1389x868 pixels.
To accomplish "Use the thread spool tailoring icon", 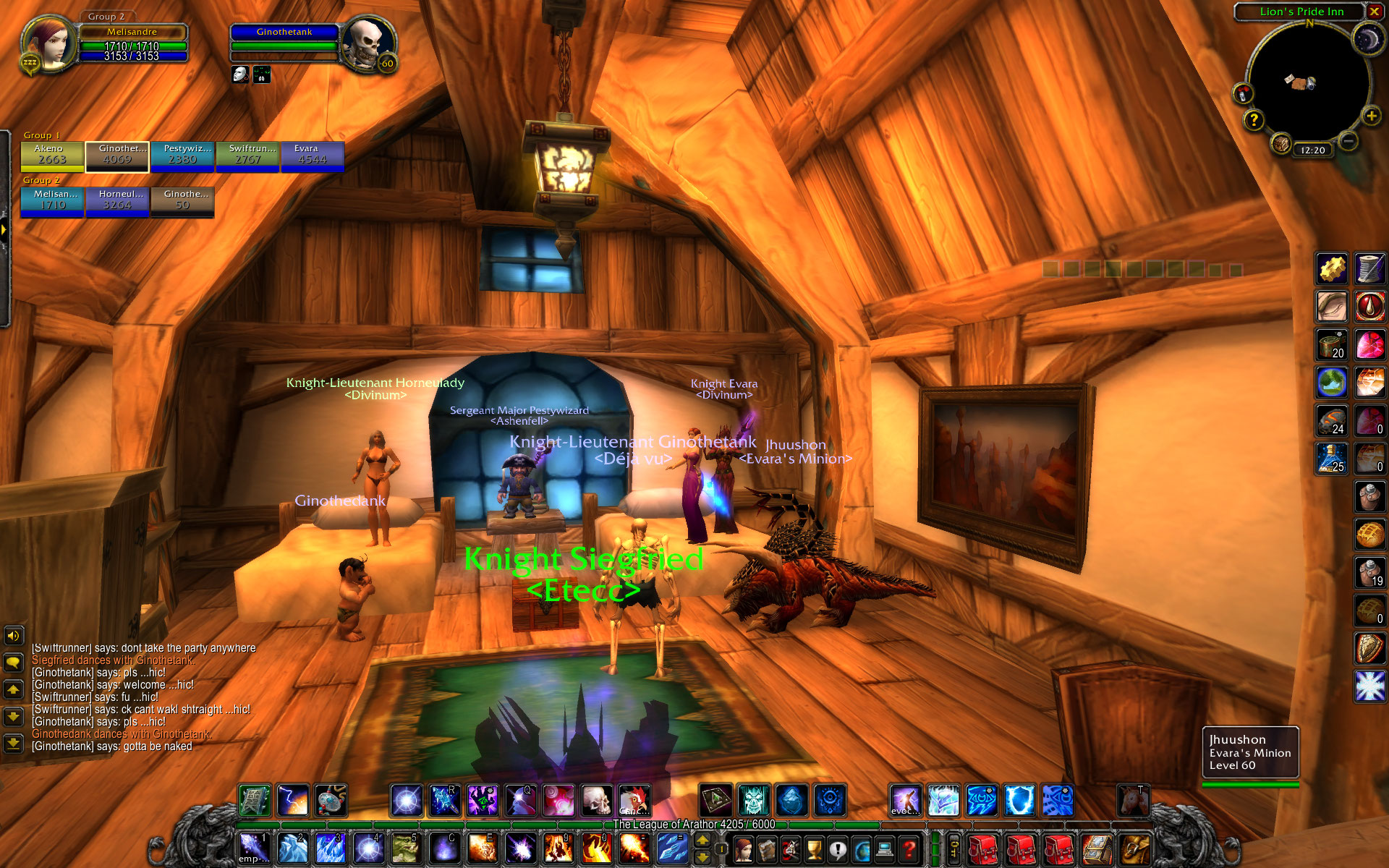I will click(1369, 269).
